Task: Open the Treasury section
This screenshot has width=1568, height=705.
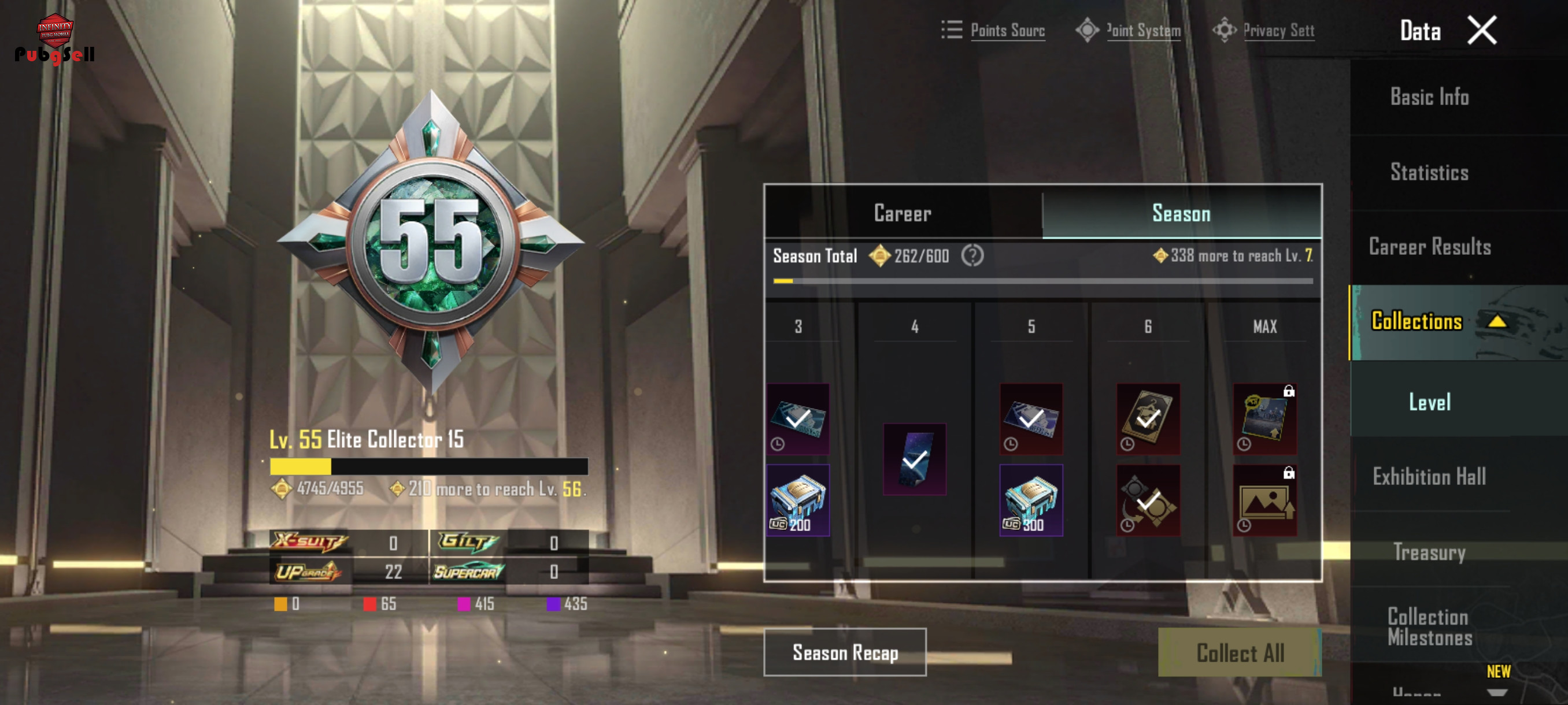Action: click(x=1429, y=552)
